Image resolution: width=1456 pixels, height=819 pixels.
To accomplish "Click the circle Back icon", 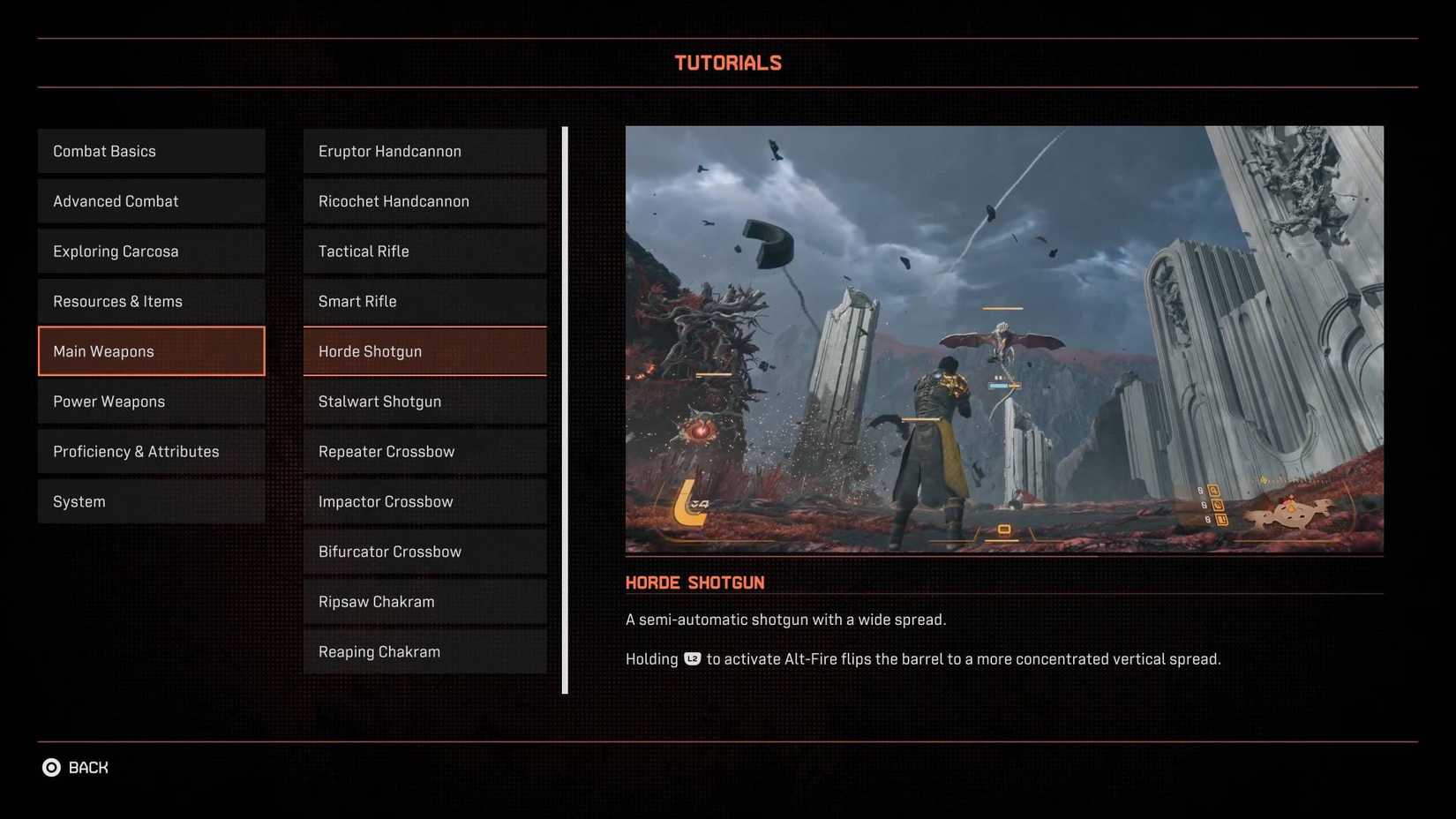I will click(52, 767).
